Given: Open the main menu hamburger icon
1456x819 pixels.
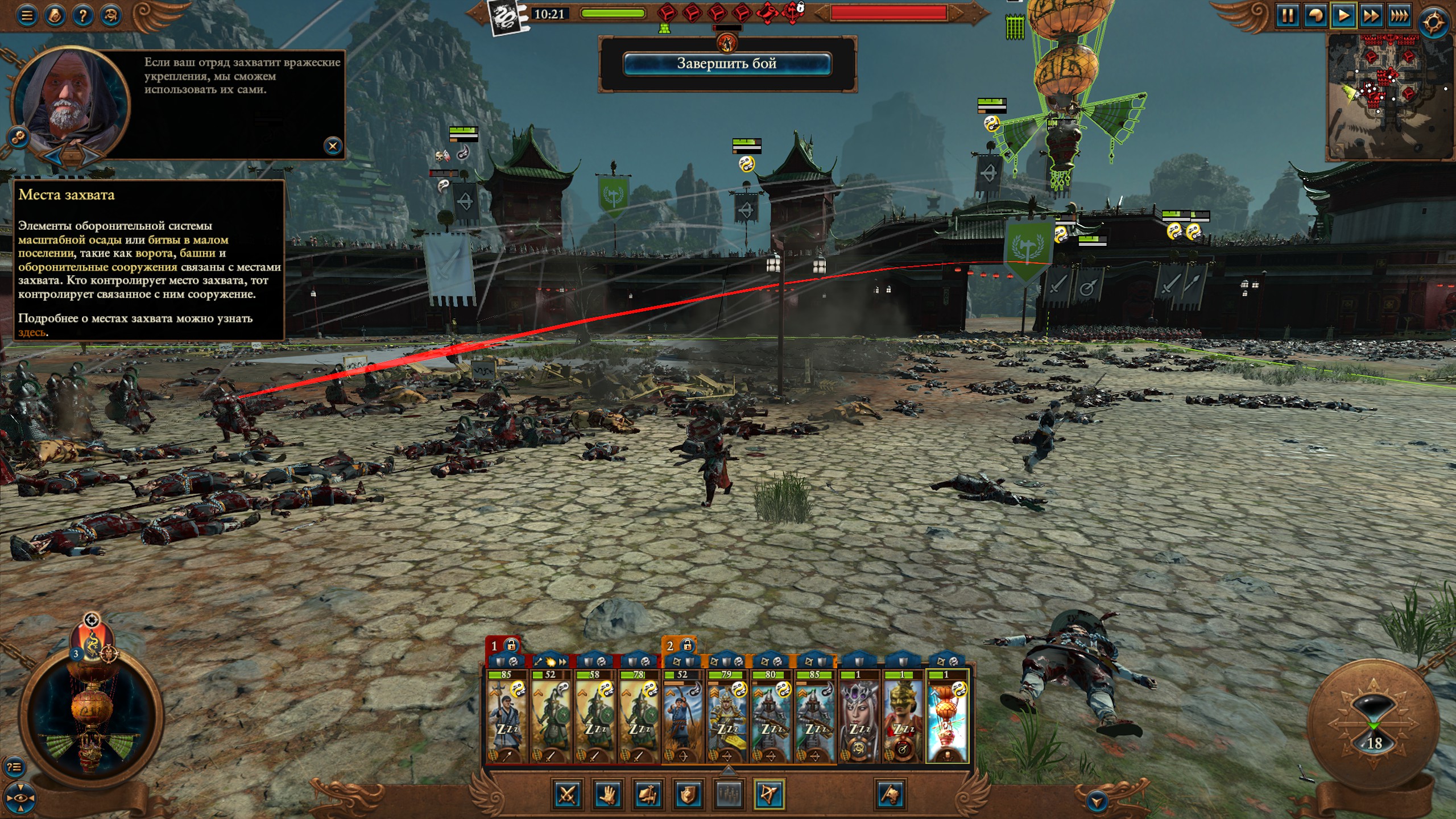Looking at the screenshot, I should pos(27,15).
